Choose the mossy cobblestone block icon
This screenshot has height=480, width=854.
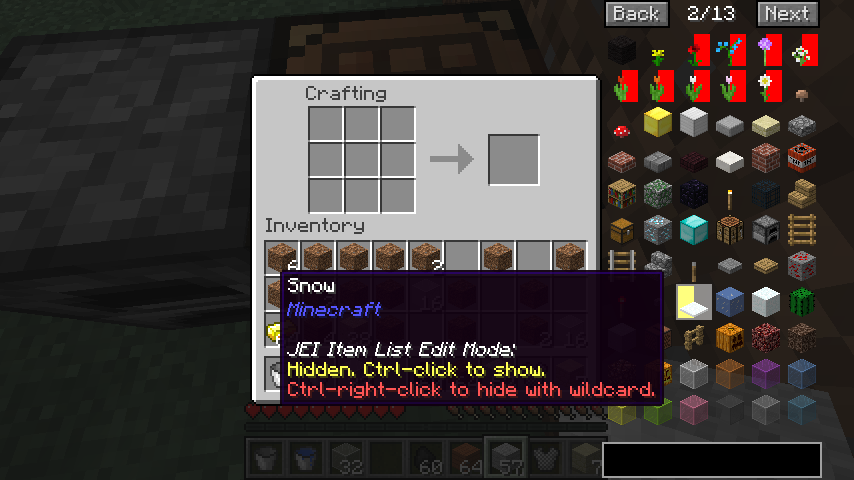(x=657, y=194)
